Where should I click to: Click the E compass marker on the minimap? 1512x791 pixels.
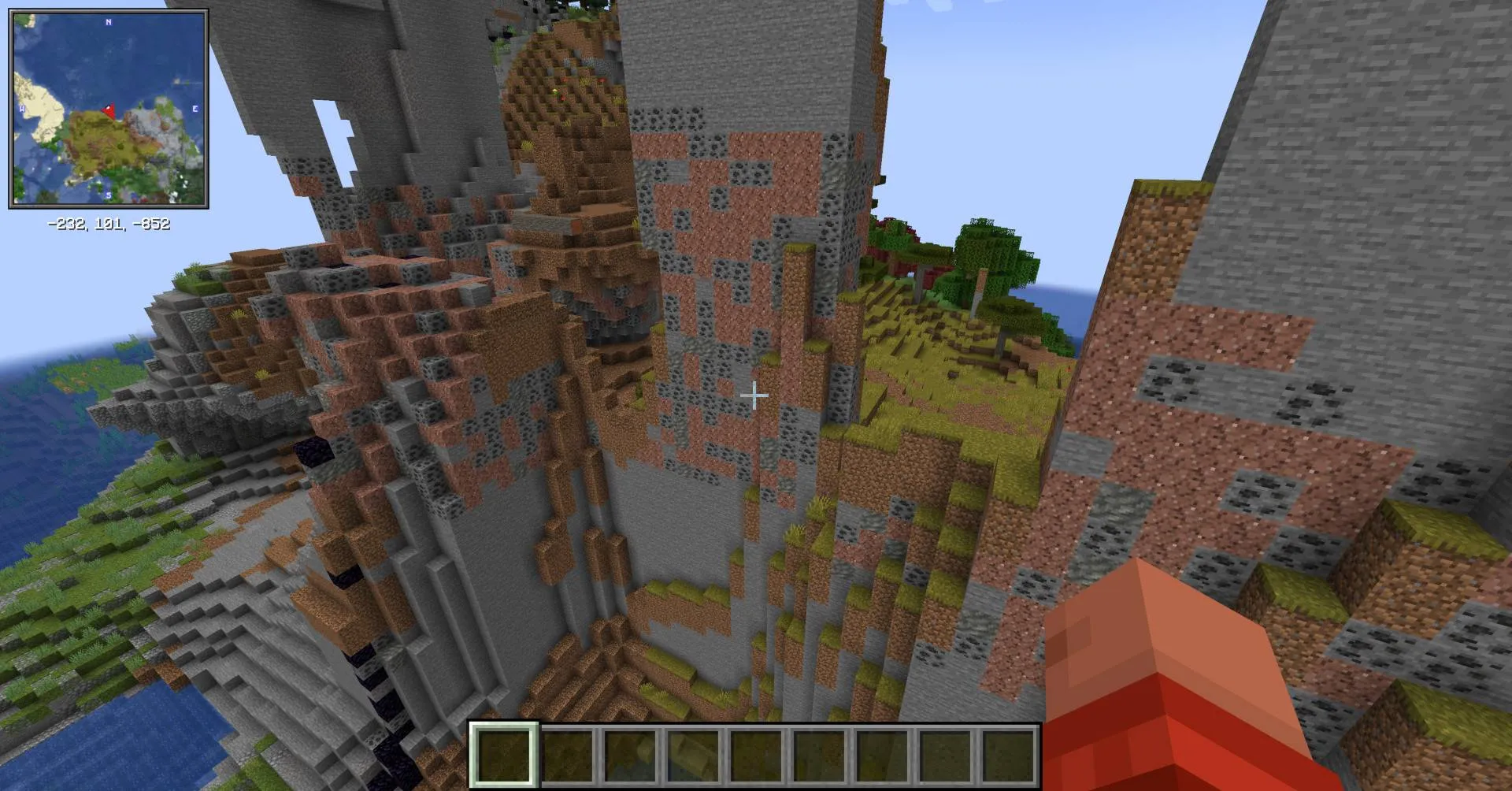193,108
